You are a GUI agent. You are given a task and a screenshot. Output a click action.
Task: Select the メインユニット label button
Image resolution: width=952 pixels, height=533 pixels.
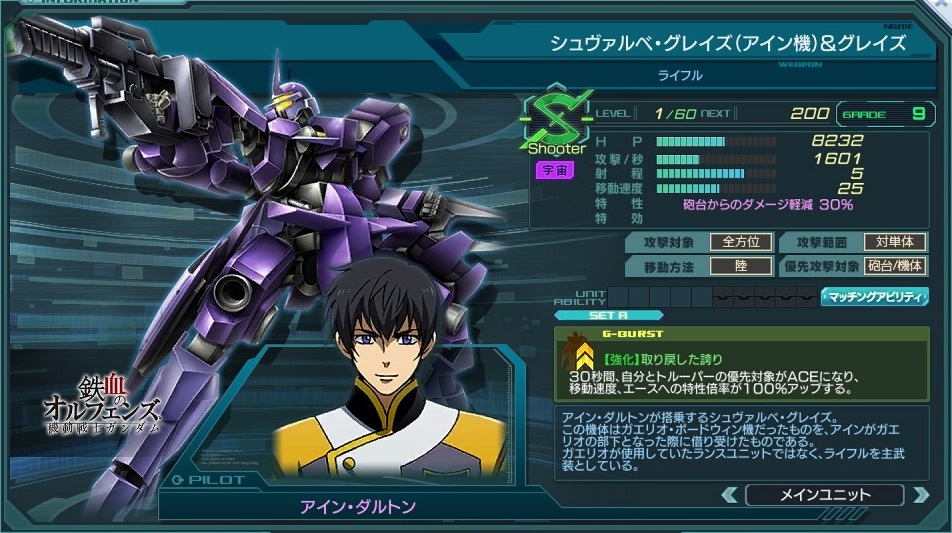click(824, 495)
